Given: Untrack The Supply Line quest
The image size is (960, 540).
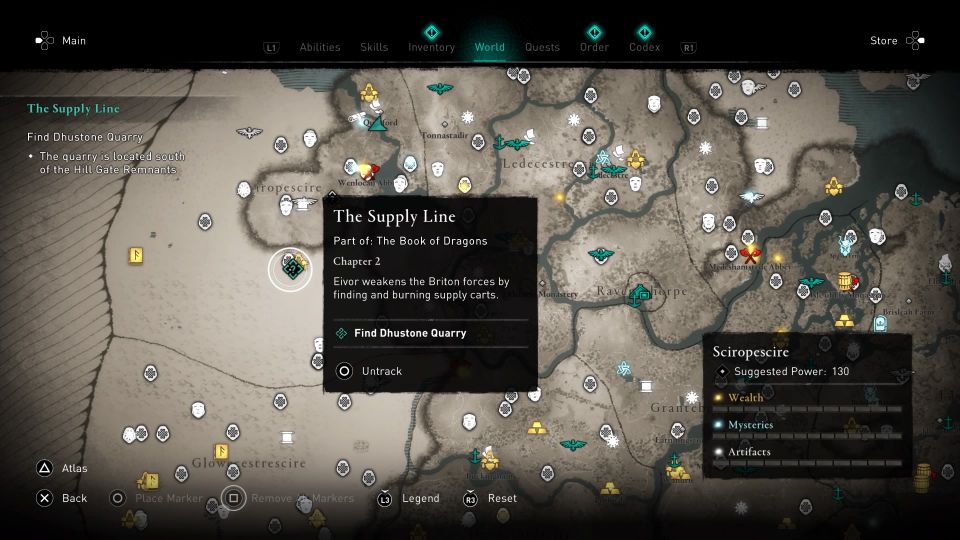Looking at the screenshot, I should (381, 371).
